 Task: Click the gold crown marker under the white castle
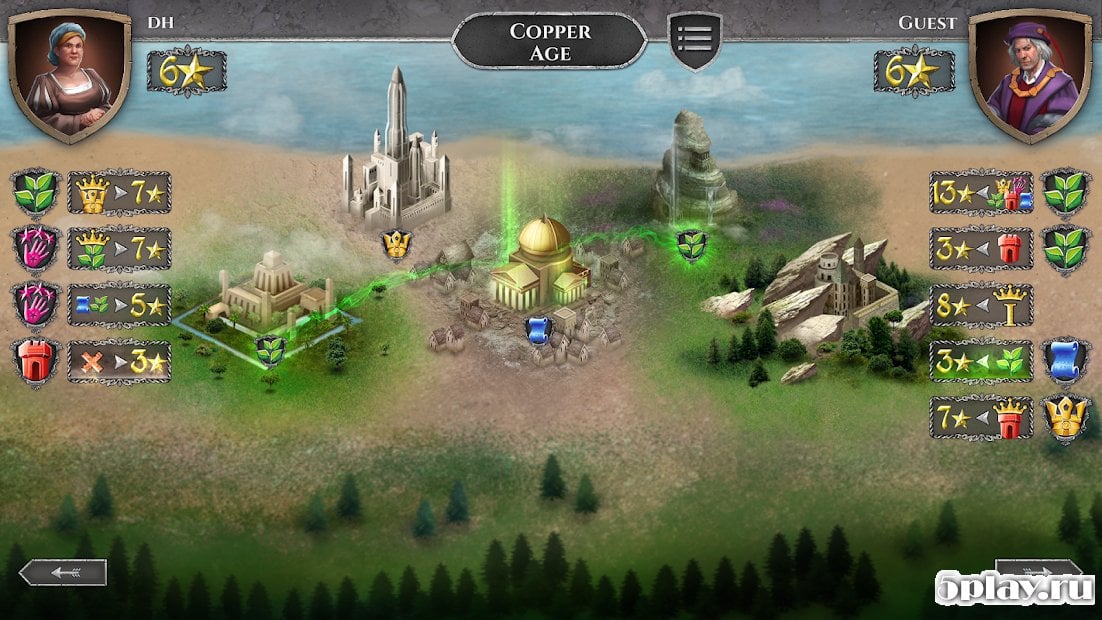pyautogui.click(x=396, y=243)
